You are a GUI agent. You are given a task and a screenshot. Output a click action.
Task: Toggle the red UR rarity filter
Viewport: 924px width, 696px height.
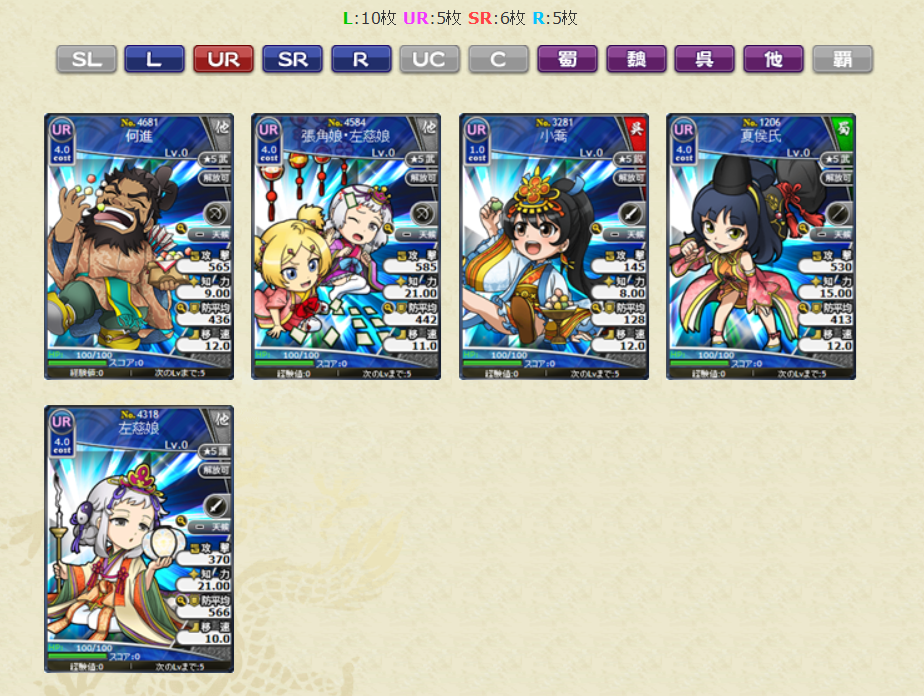(223, 59)
